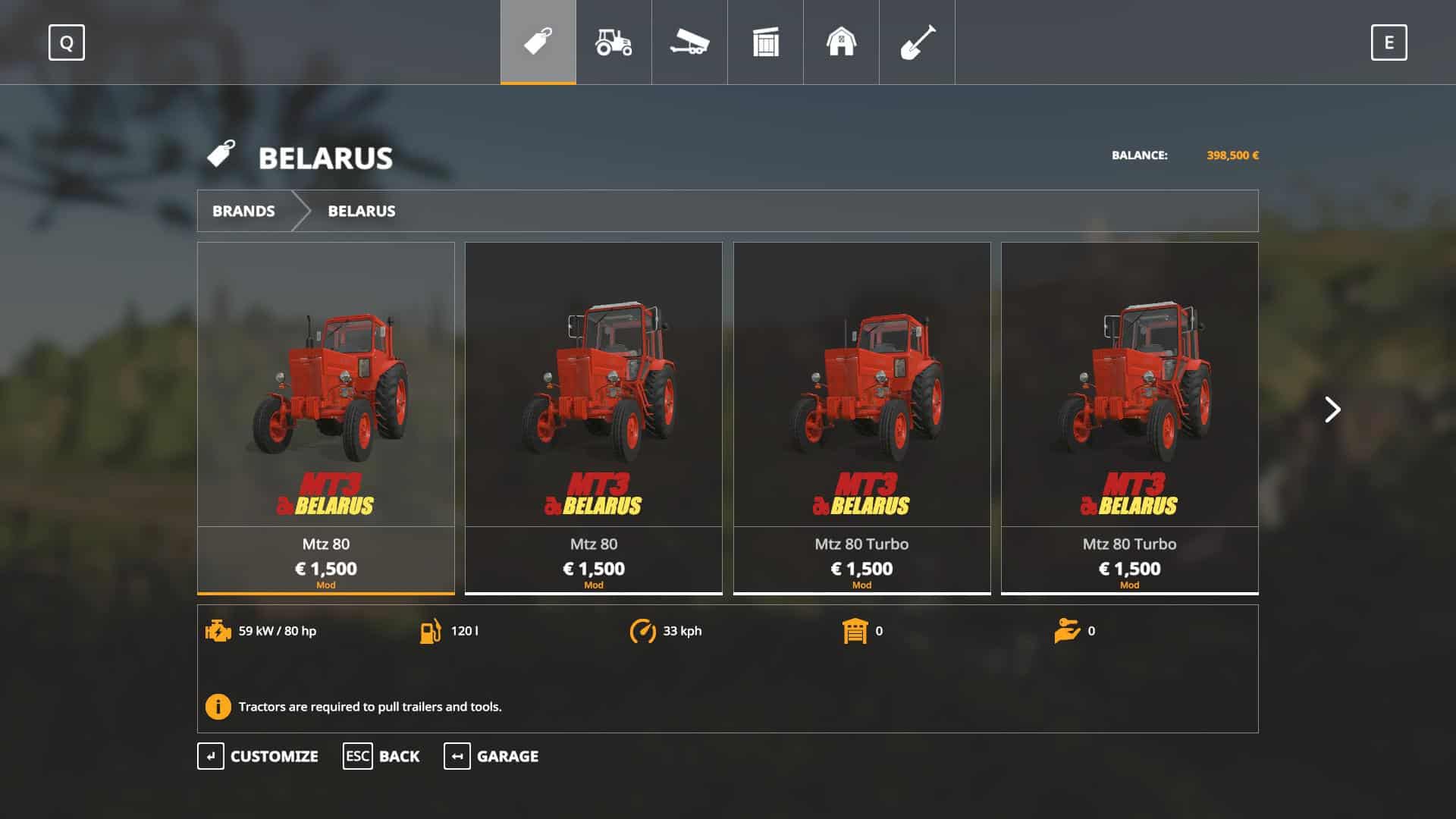The width and height of the screenshot is (1456, 819).
Task: Click the BACK button
Action: tap(381, 756)
